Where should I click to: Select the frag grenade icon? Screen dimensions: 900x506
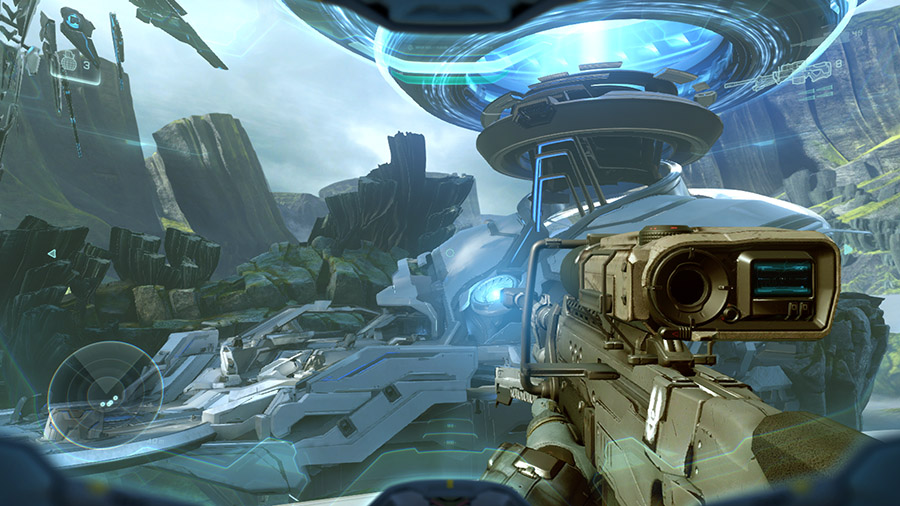[x=68, y=63]
